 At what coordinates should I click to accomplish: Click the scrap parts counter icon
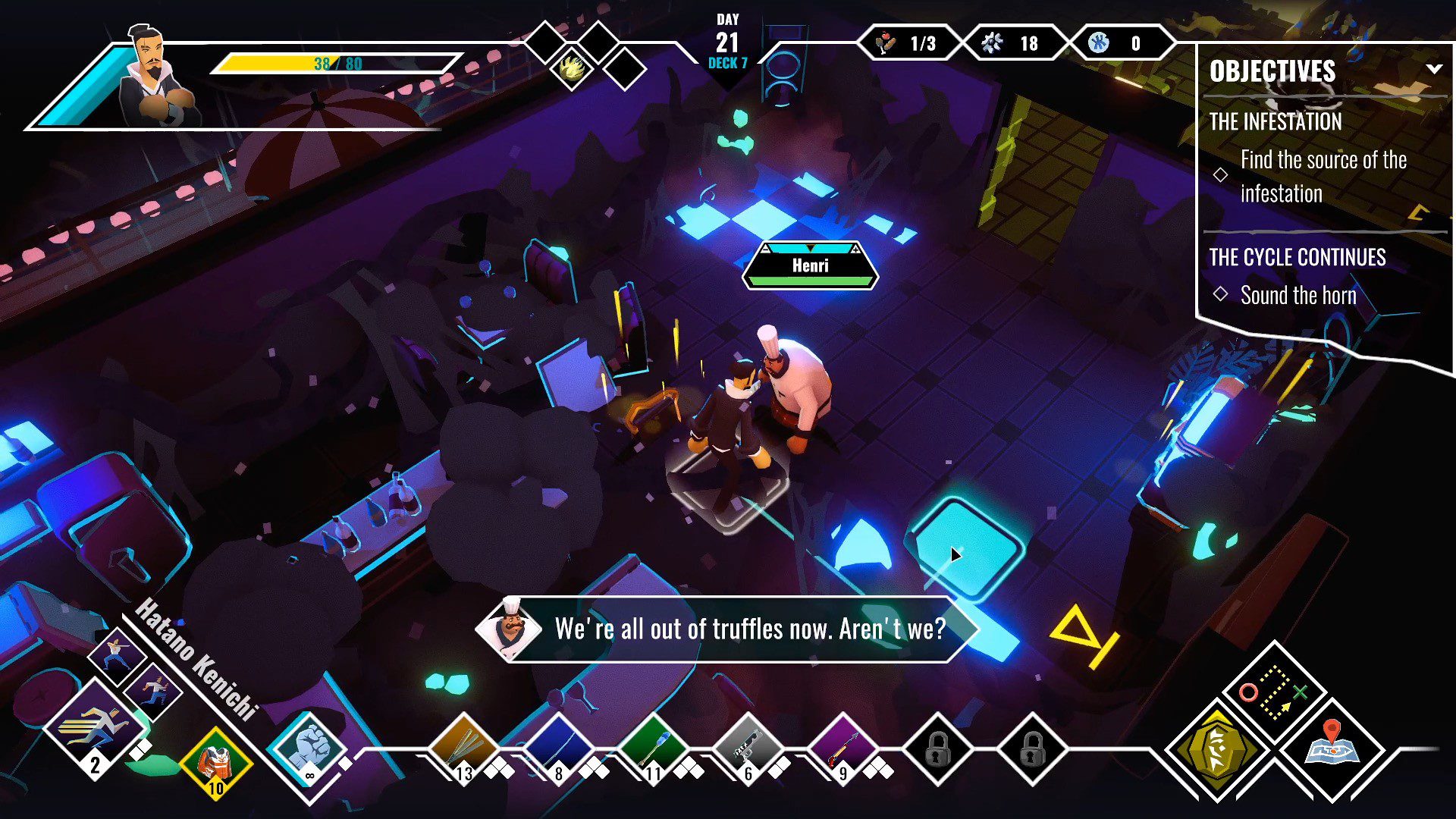(993, 43)
